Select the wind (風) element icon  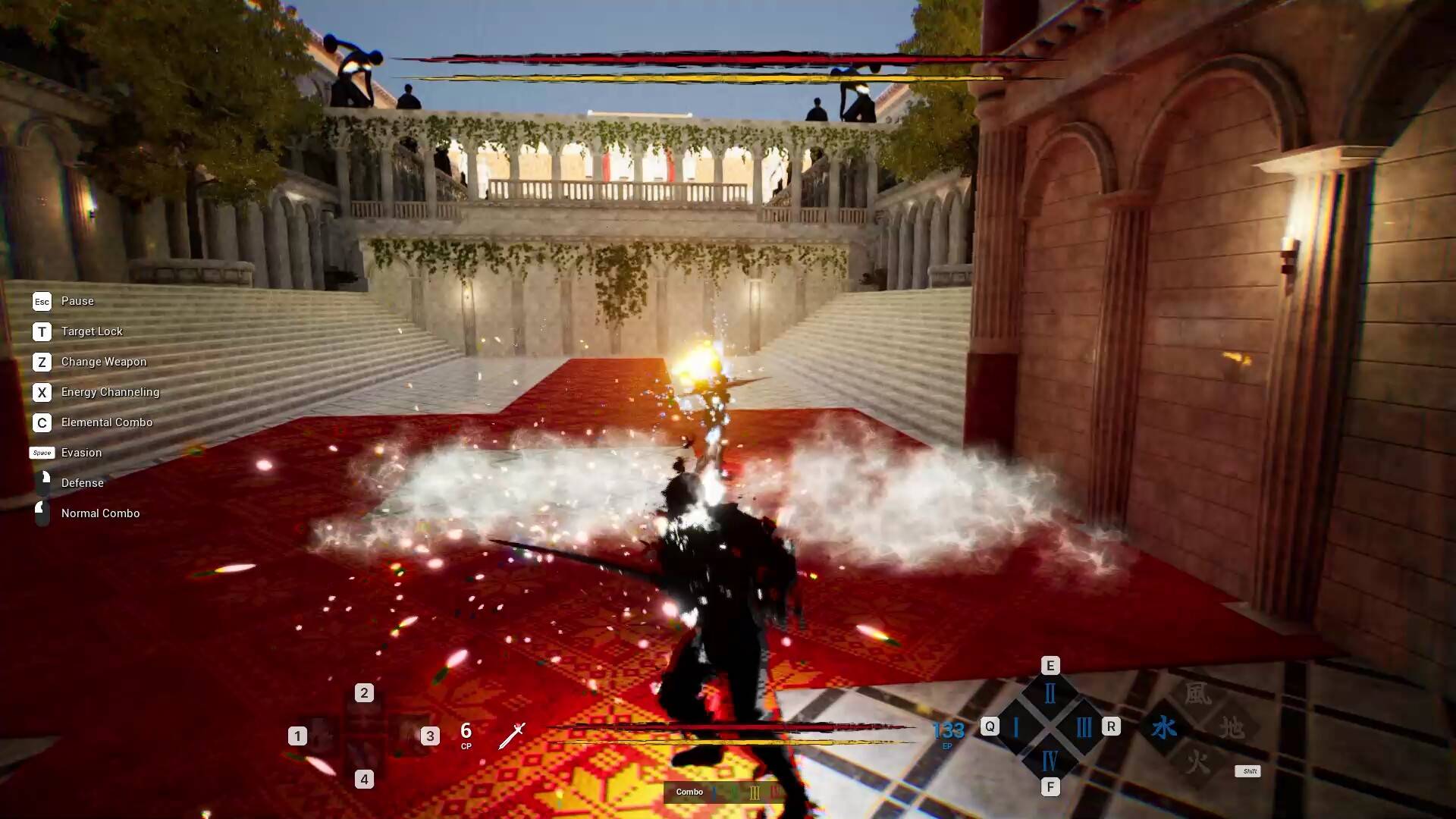tap(1197, 694)
